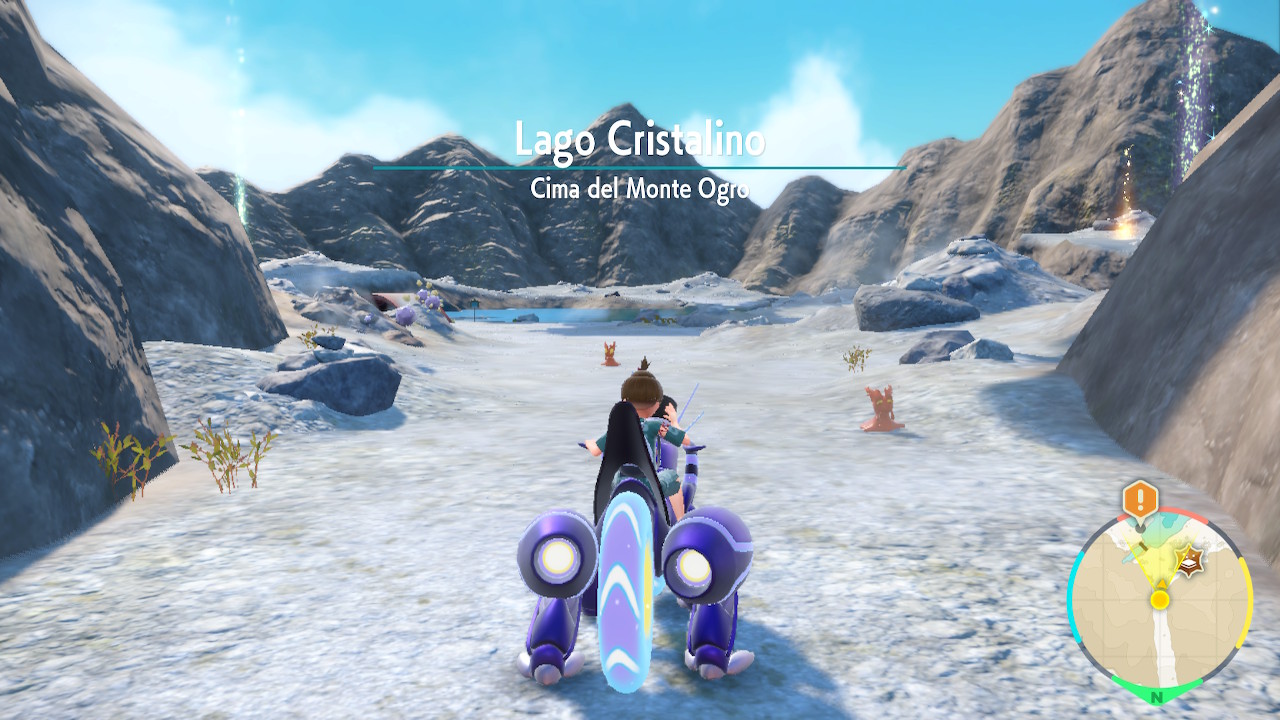Select the yellow player position dot
Image resolution: width=1280 pixels, height=720 pixels.
click(1159, 600)
